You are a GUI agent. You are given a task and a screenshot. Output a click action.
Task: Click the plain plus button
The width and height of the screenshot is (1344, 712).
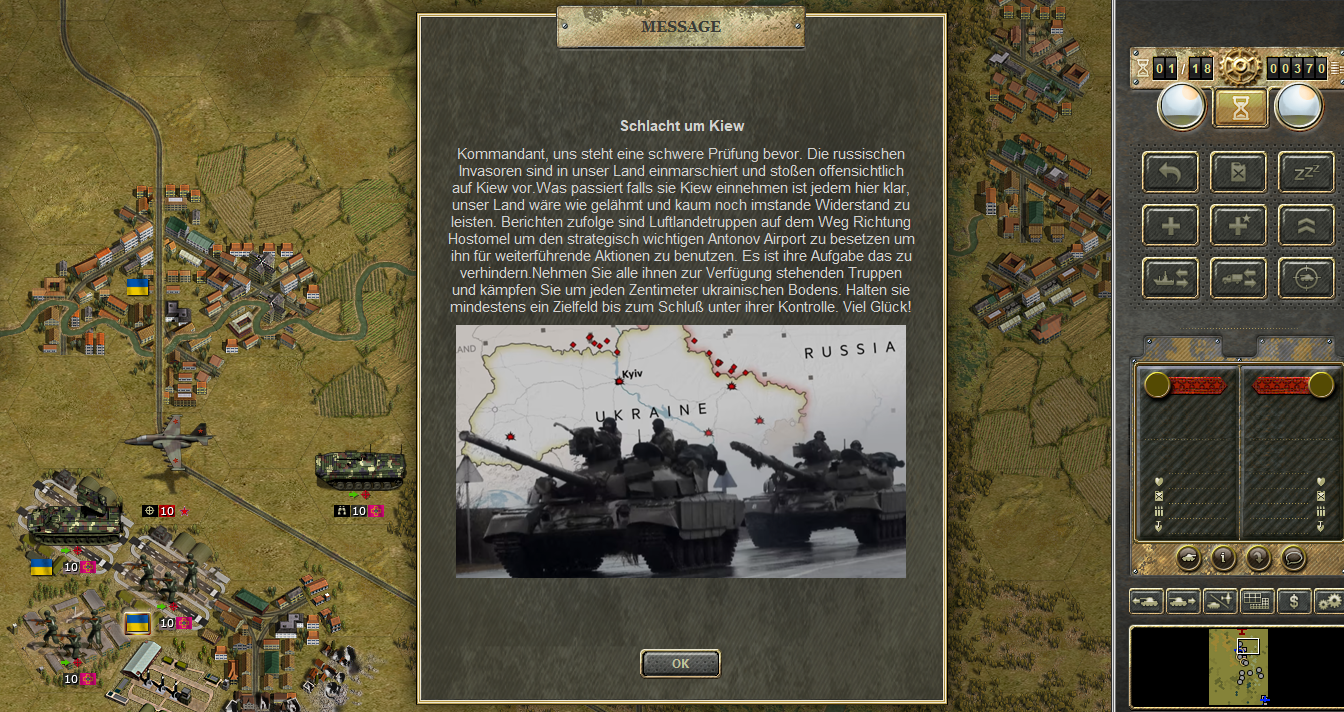(x=1170, y=225)
